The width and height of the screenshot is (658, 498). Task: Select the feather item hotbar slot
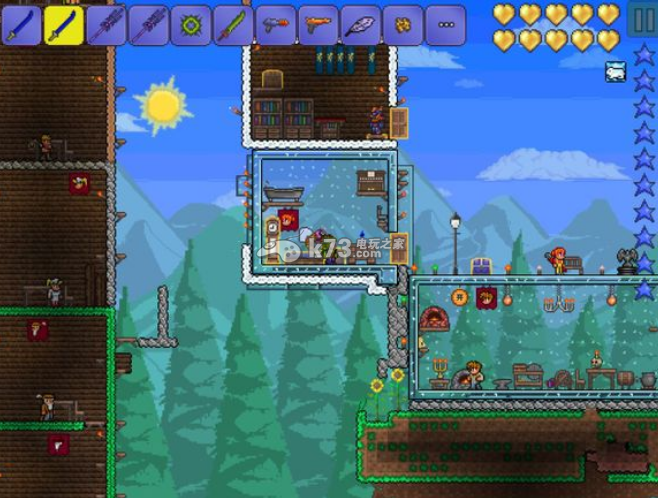361,24
